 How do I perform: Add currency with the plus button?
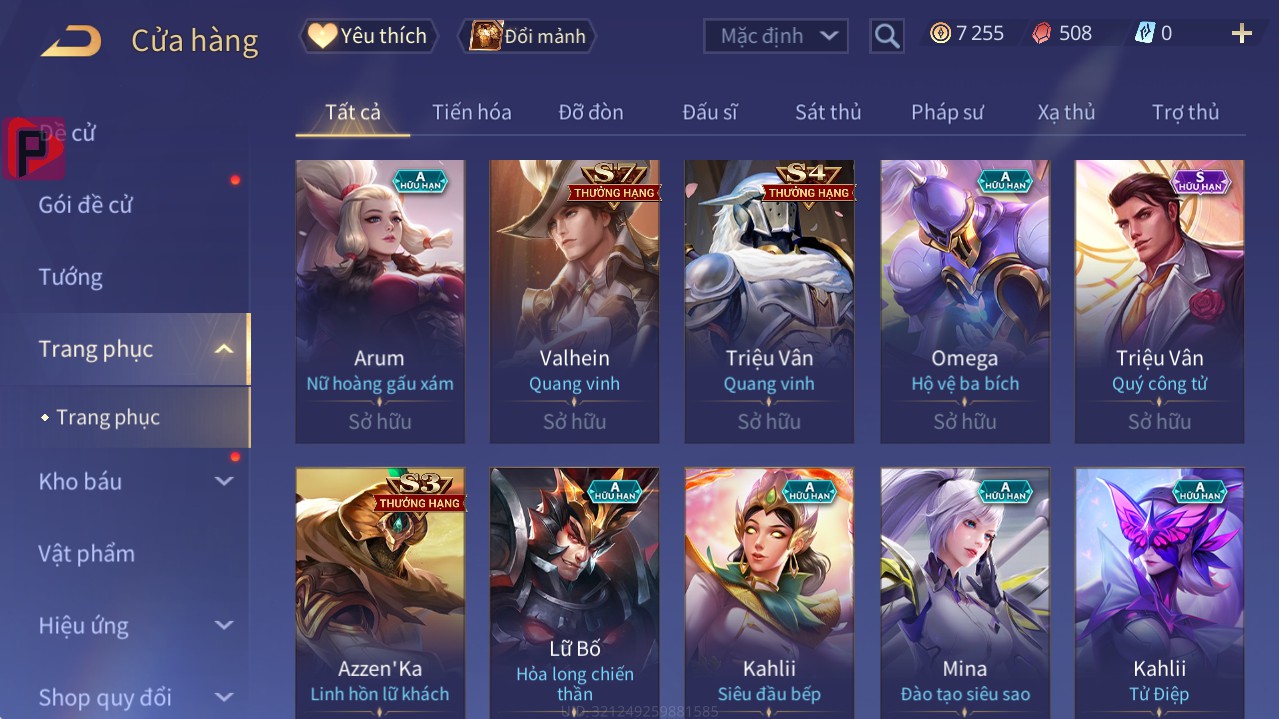click(1241, 34)
